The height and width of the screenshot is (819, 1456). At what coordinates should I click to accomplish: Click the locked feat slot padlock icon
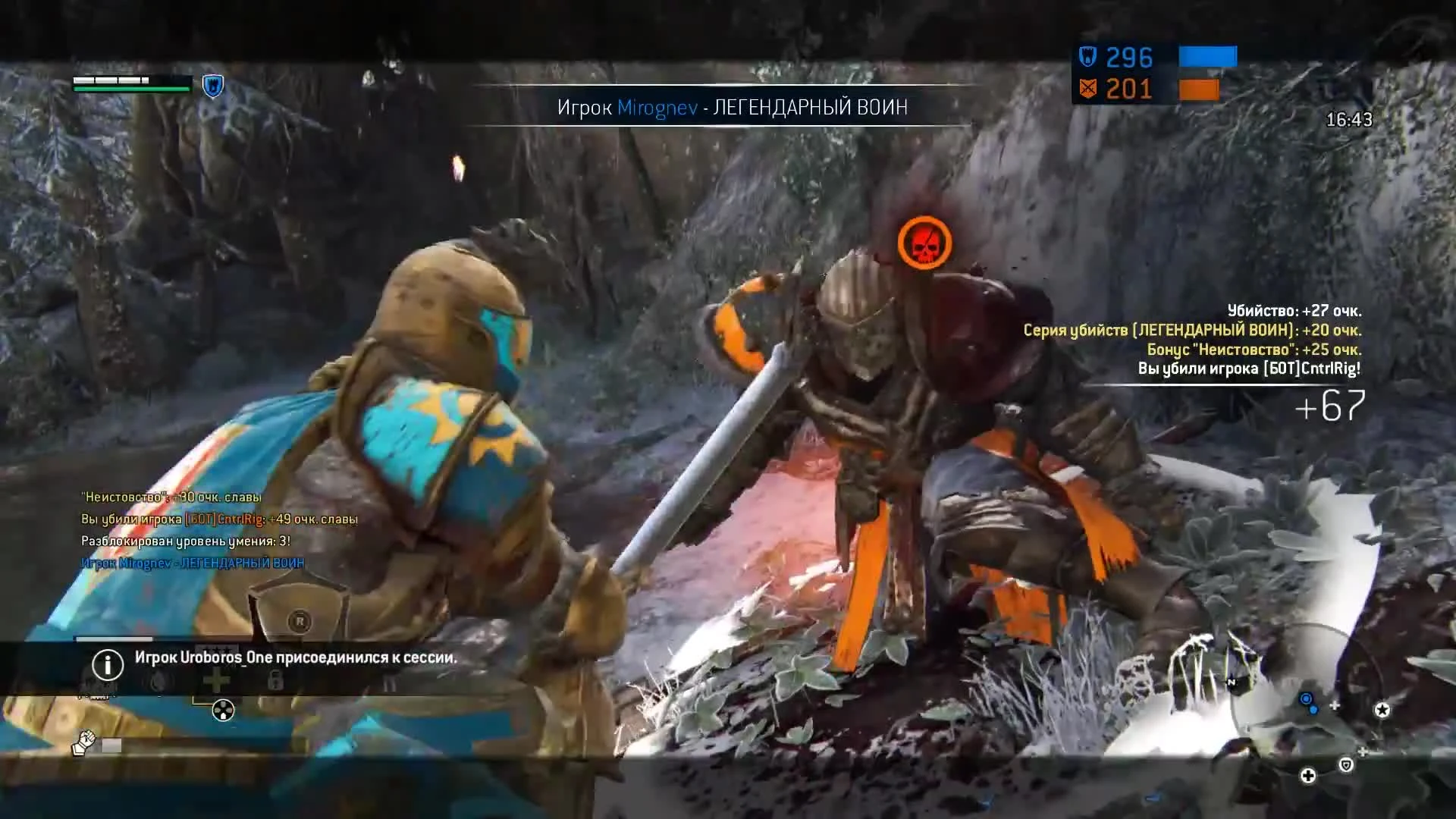tap(275, 681)
